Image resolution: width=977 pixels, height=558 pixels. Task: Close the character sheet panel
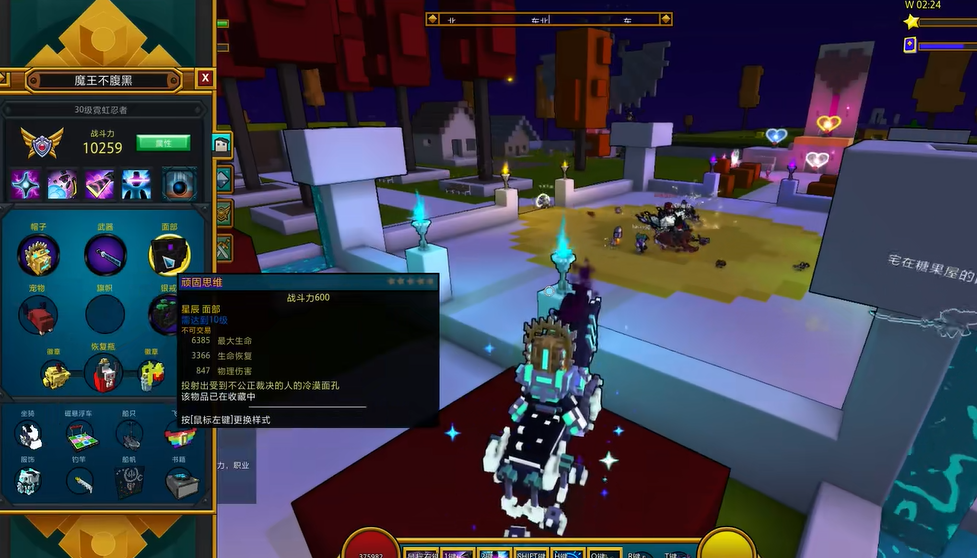click(x=205, y=78)
